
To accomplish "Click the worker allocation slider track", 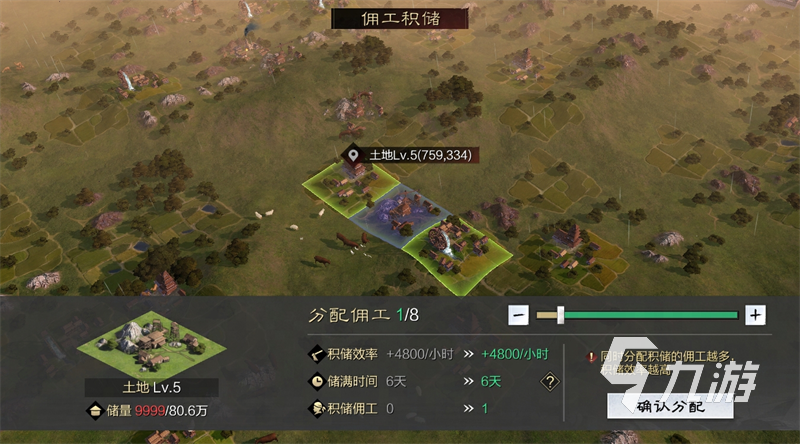I will [650, 315].
